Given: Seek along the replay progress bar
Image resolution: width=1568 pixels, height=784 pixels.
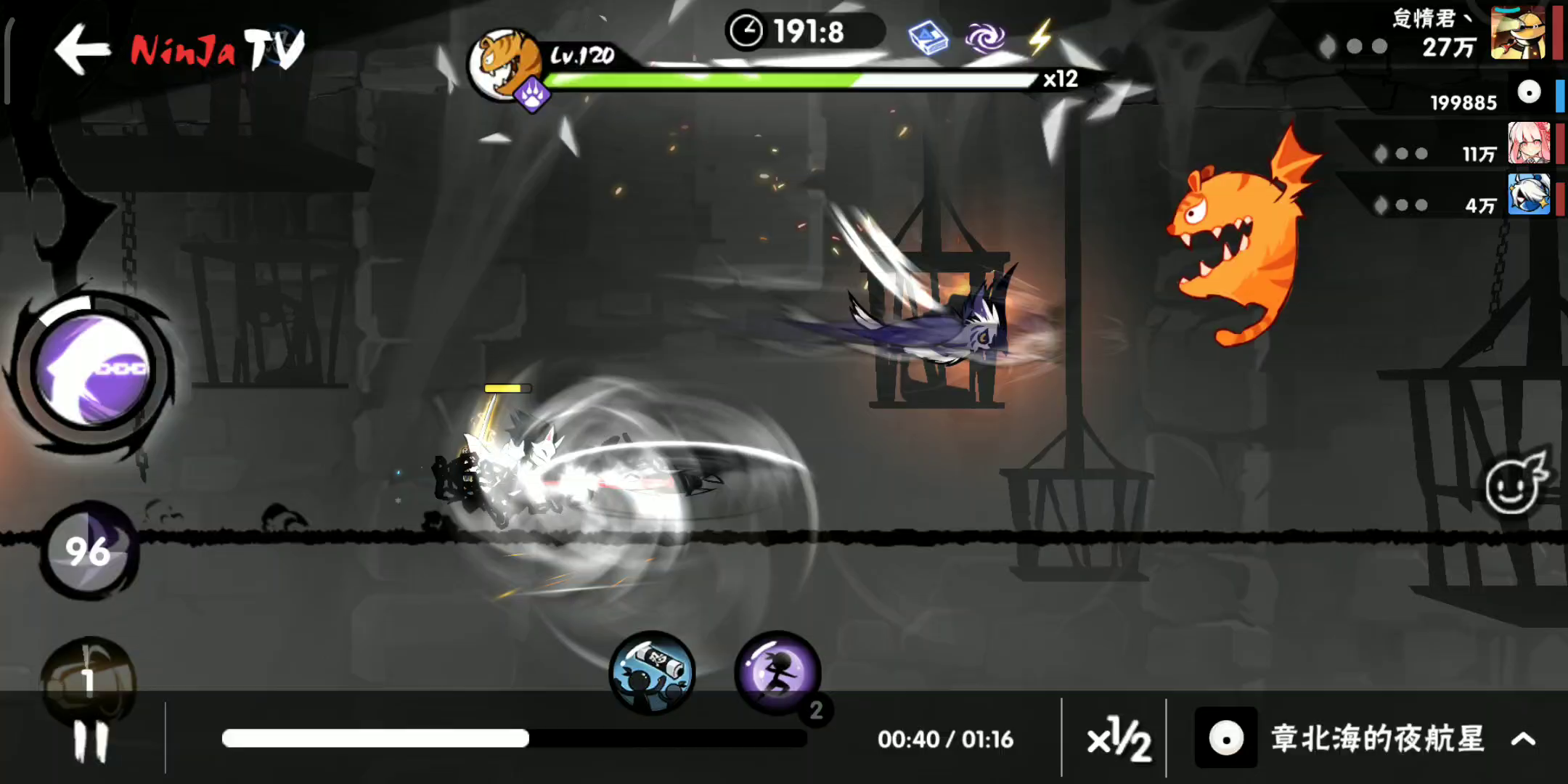Looking at the screenshot, I should point(514,738).
